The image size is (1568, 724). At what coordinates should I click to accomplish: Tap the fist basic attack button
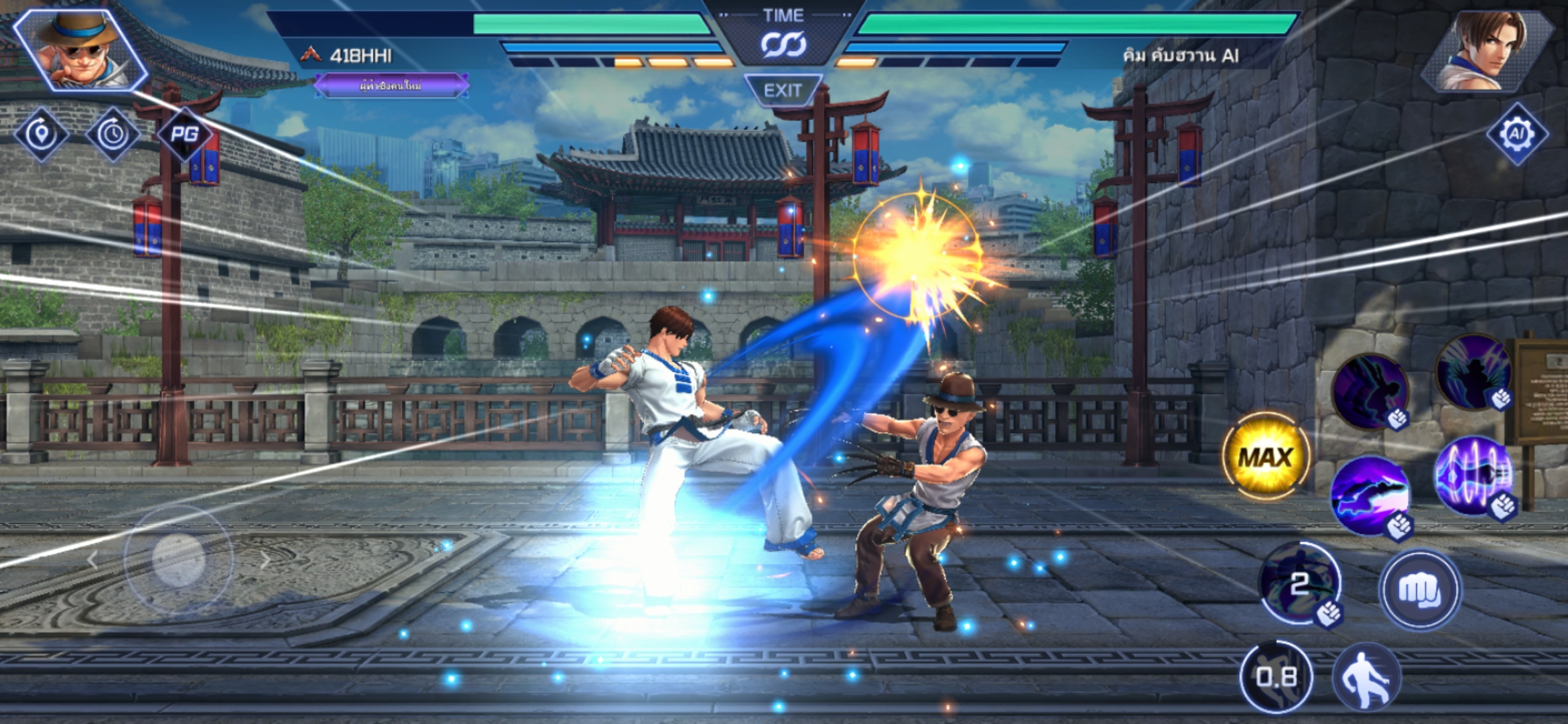click(1419, 590)
